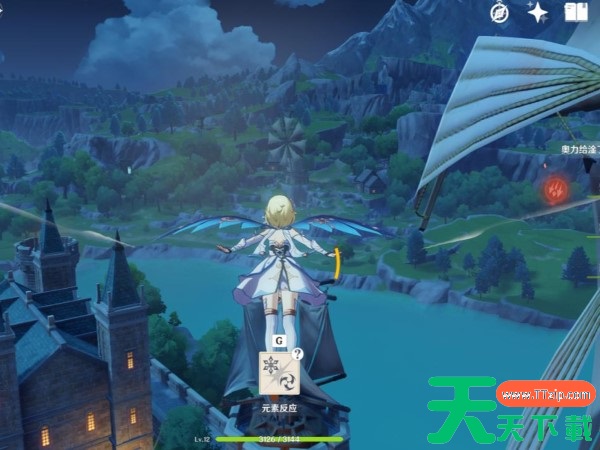600x450 pixels.
Task: Open the compass events icon
Action: coord(501,12)
